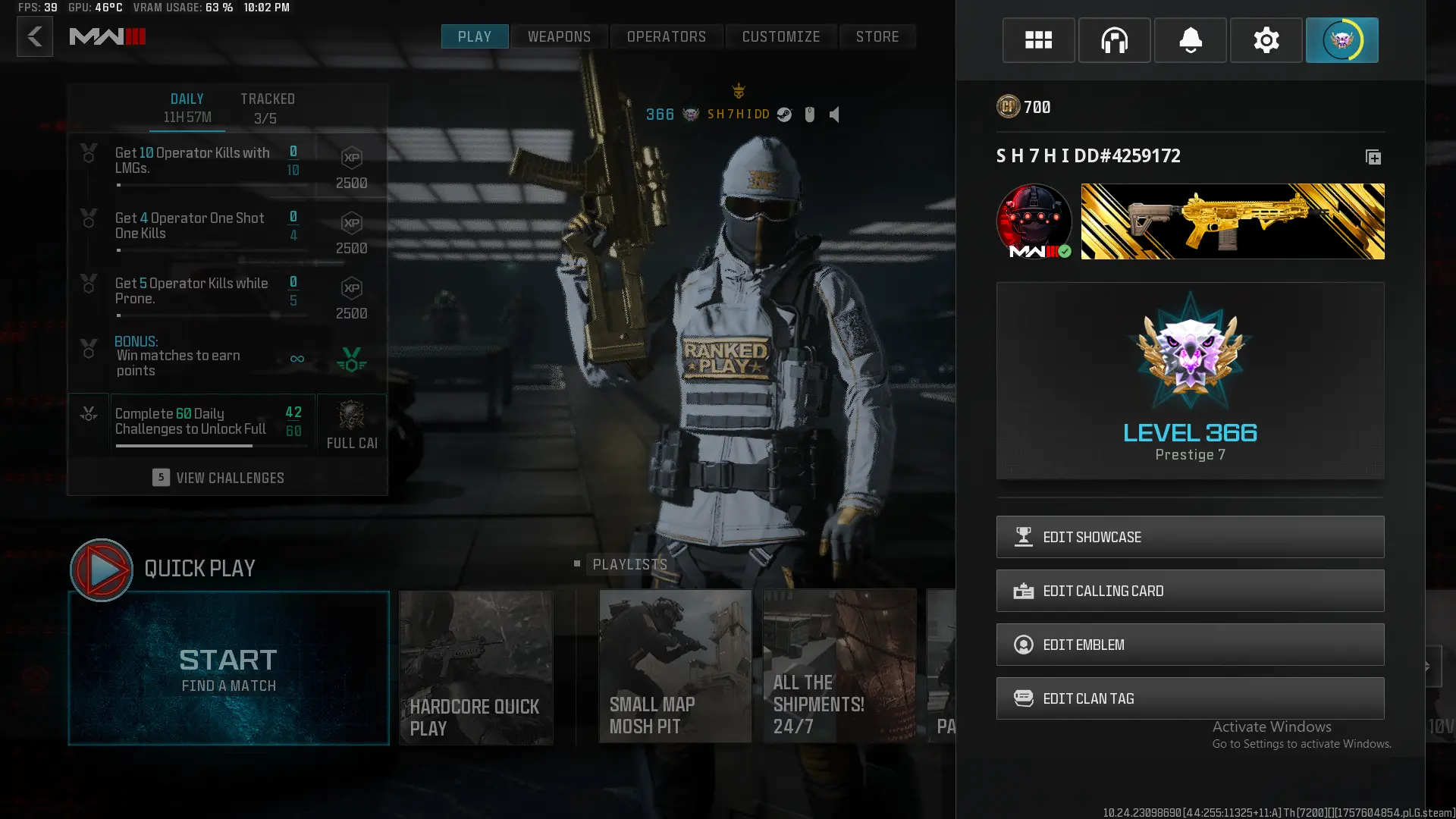Click the back arrow near the MWIII logo
This screenshot has width=1456, height=819.
[34, 36]
